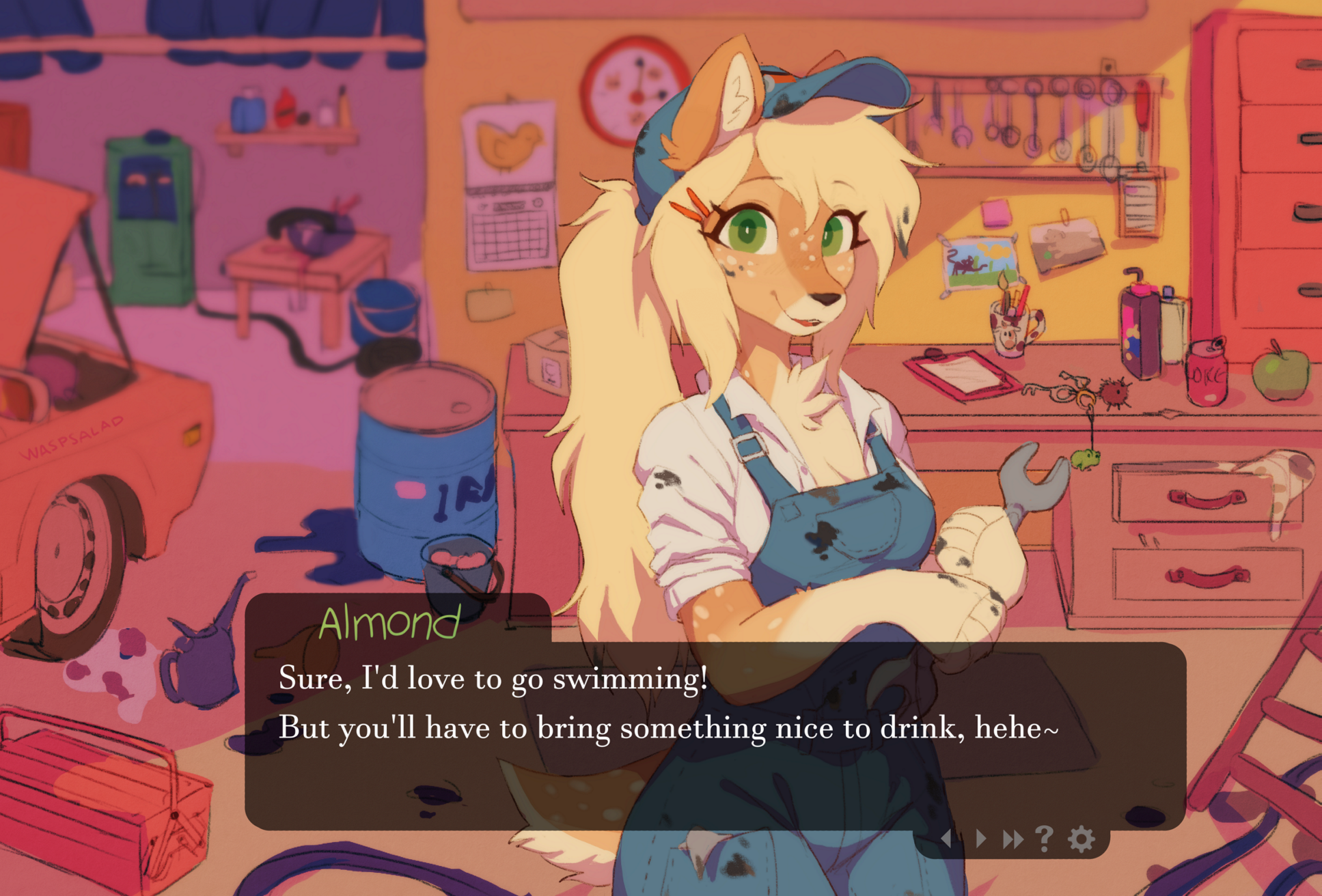Go back to the previous dialogue line
The image size is (1322, 896).
click(947, 838)
